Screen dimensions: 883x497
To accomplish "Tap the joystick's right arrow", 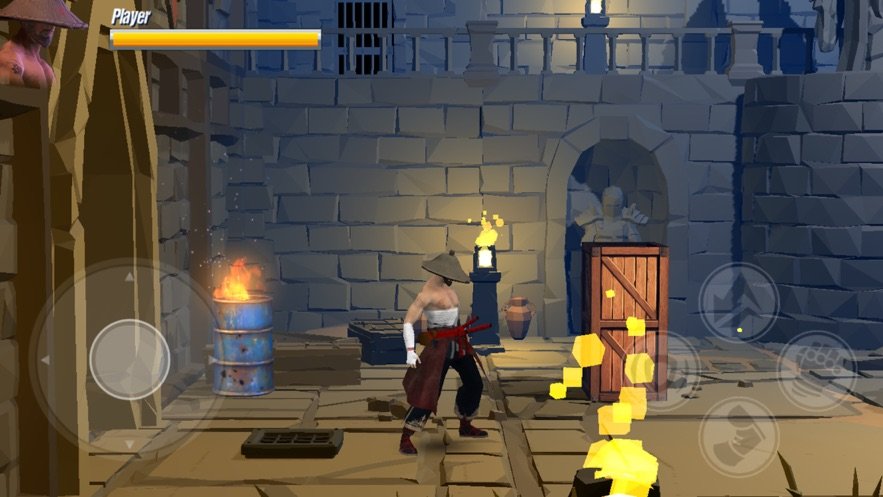I will click(x=212, y=359).
